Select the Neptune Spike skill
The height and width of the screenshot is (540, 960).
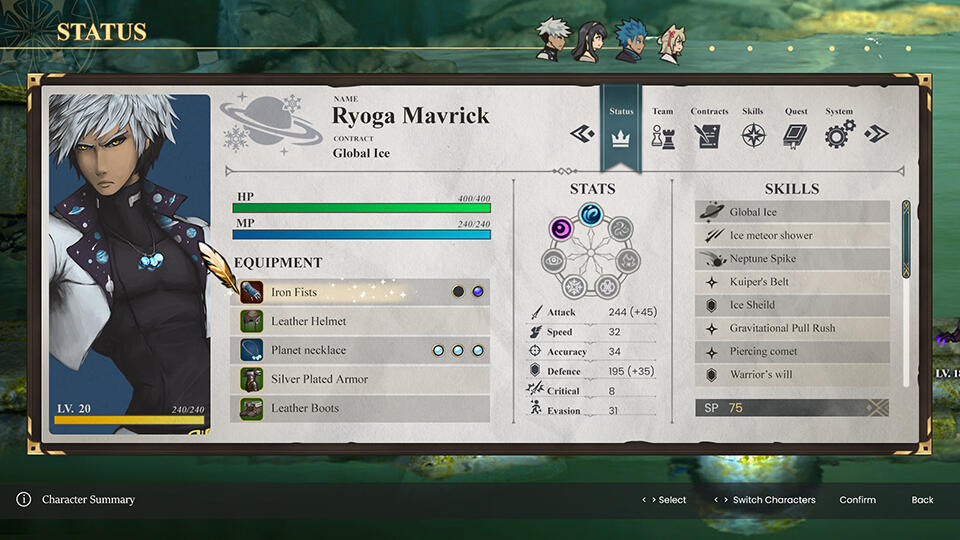(792, 258)
